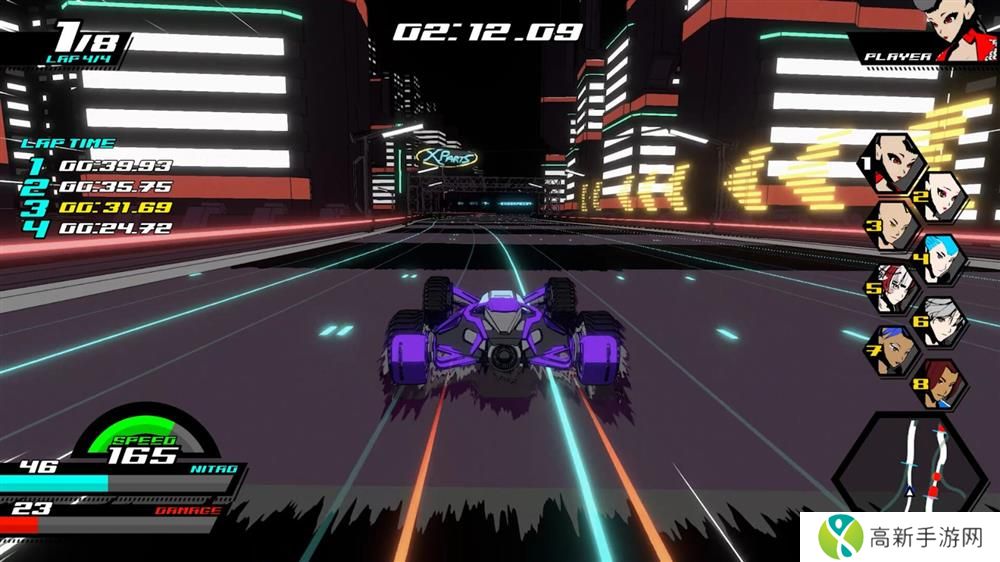
Task: Click the bald racer in third place
Action: (x=895, y=228)
